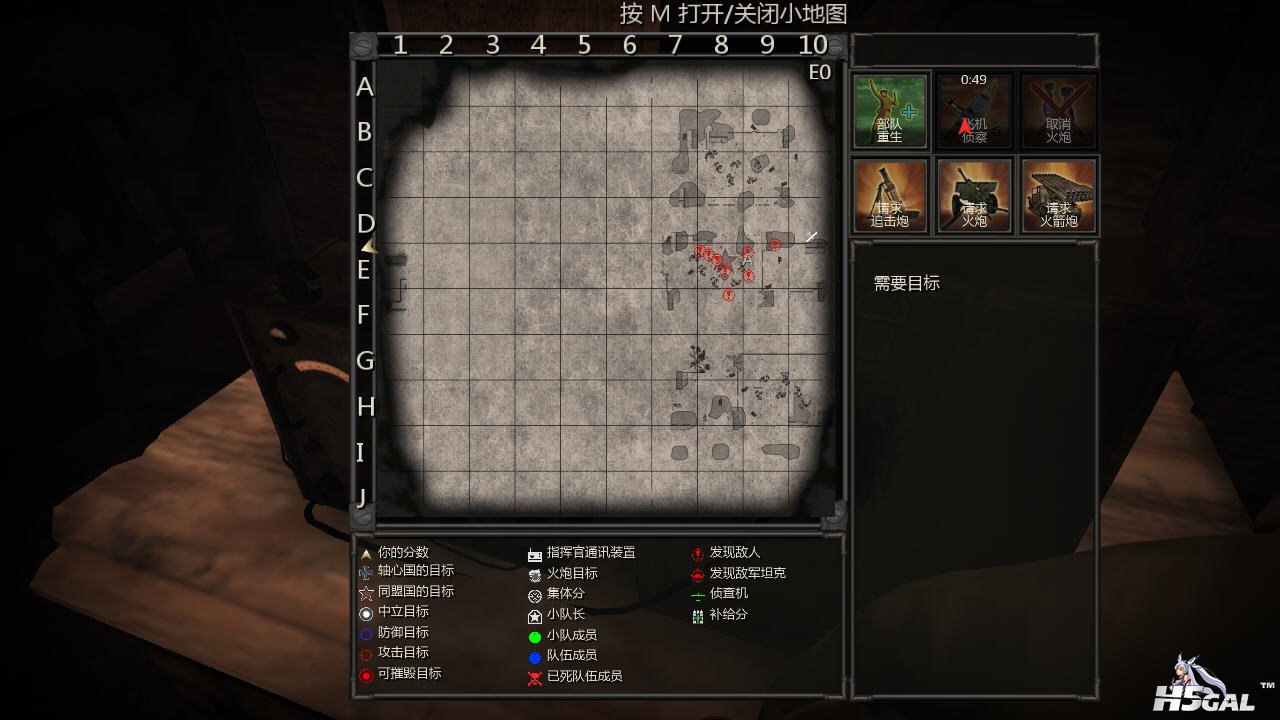This screenshot has width=1280, height=720.
Task: Activate the 部队重生 force respawn button
Action: (890, 111)
